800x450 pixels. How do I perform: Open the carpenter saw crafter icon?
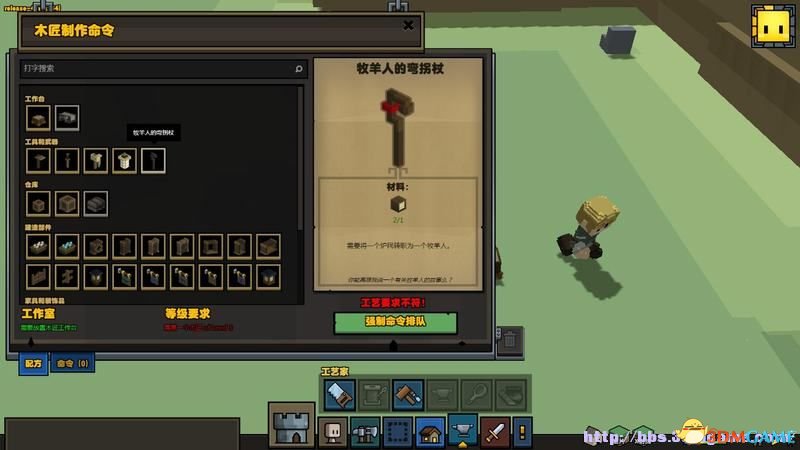[x=339, y=394]
